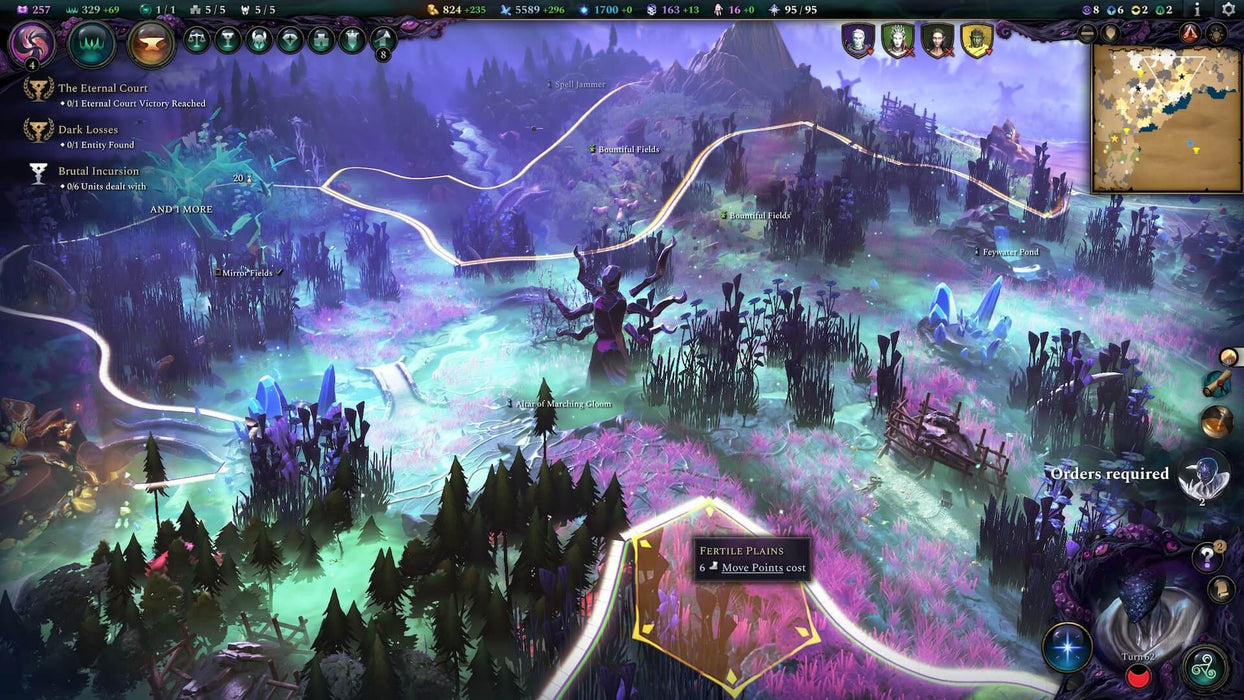Click the triskelion end turn button
Screen dimensions: 1244x700
coord(1205,667)
